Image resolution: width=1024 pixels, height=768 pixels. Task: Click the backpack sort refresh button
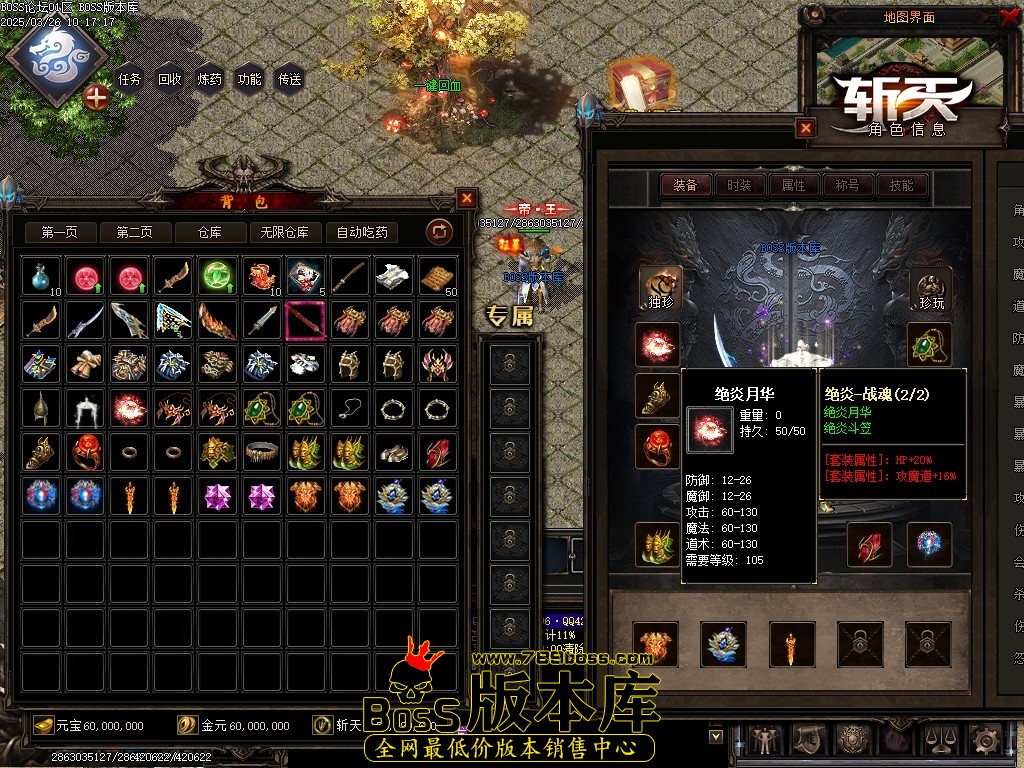[439, 233]
